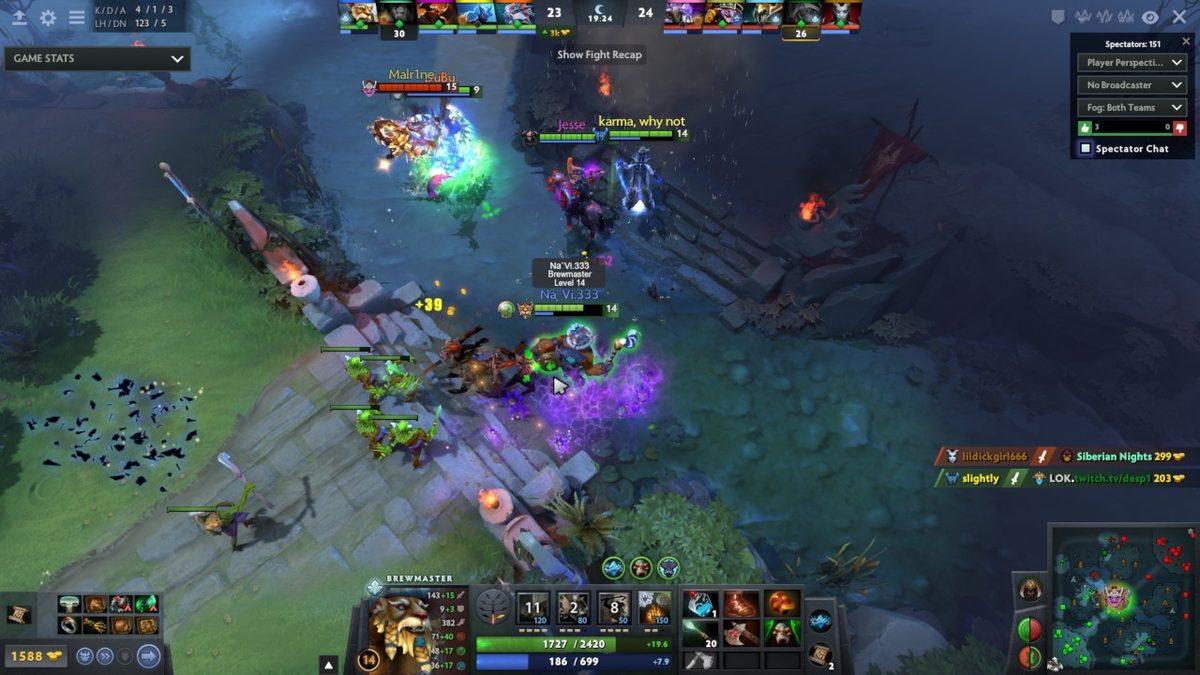Click the Show Fight Recap button
Image resolution: width=1200 pixels, height=675 pixels.
(599, 55)
